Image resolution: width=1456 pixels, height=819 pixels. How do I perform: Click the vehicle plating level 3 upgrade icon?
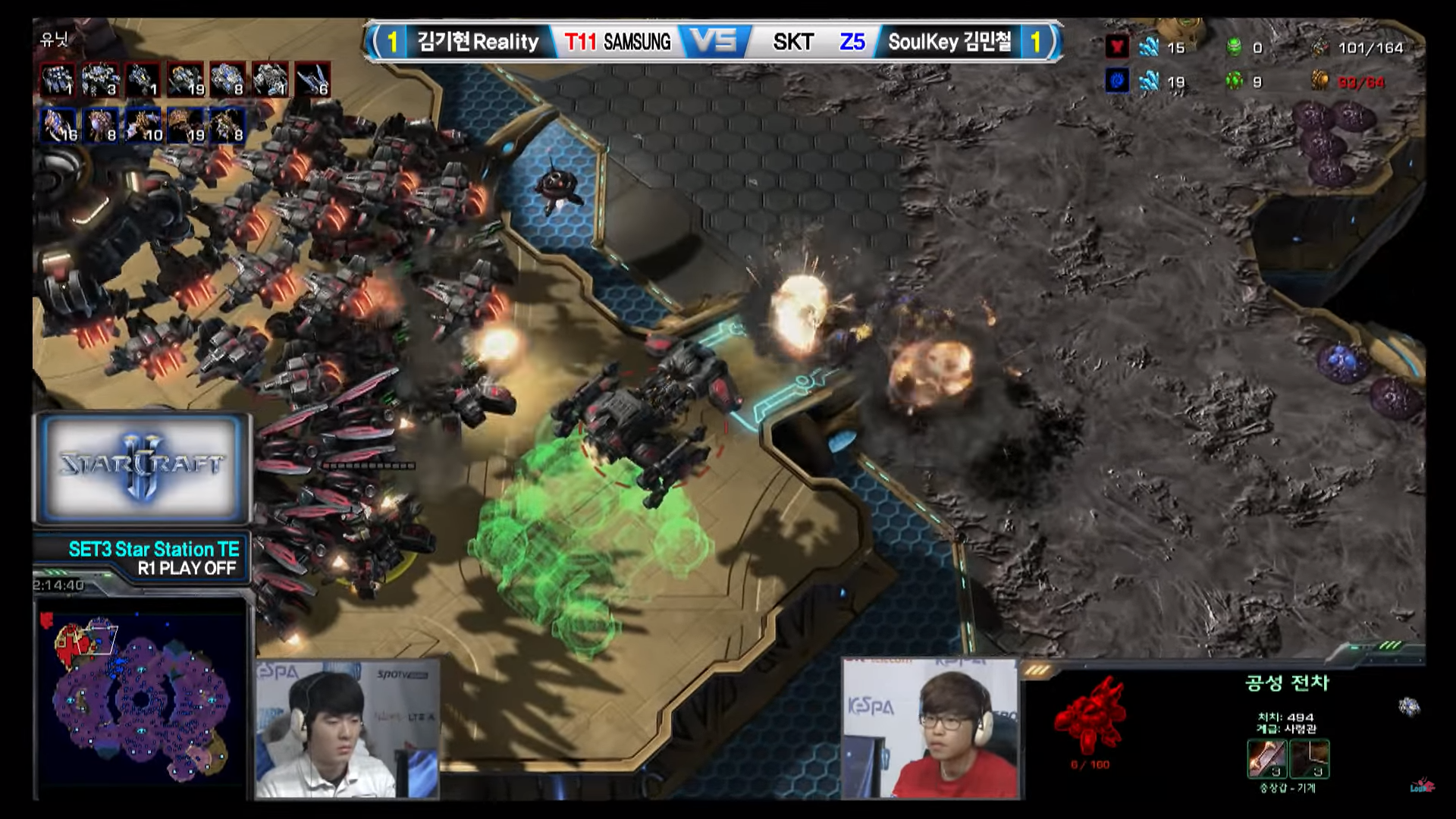coord(1310,758)
